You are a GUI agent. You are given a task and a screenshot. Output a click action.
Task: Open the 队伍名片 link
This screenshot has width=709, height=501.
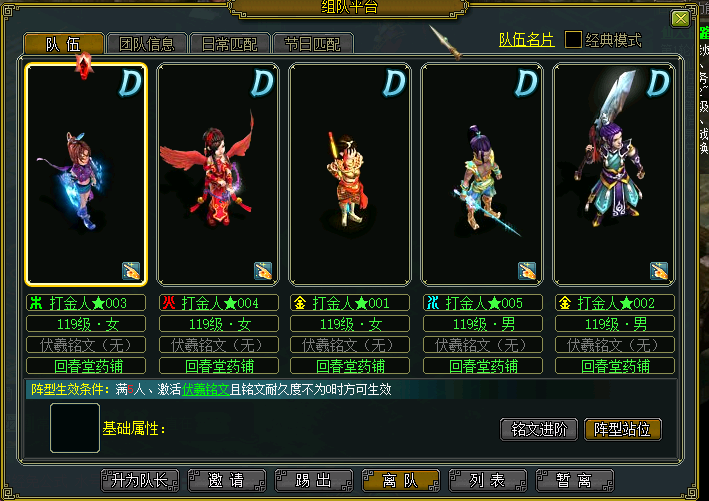coord(526,40)
